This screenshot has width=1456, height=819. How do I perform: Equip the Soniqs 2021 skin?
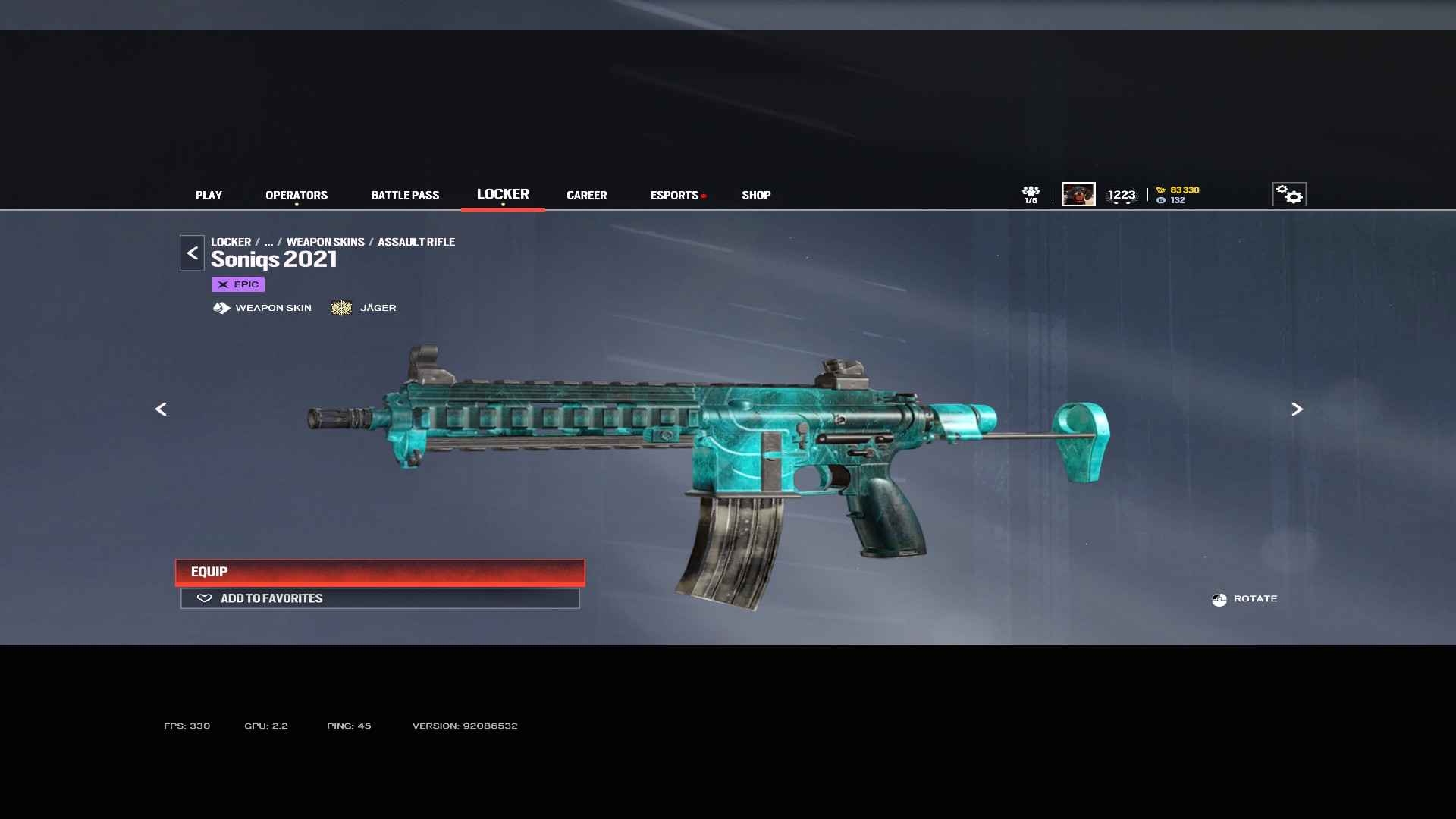(x=380, y=572)
